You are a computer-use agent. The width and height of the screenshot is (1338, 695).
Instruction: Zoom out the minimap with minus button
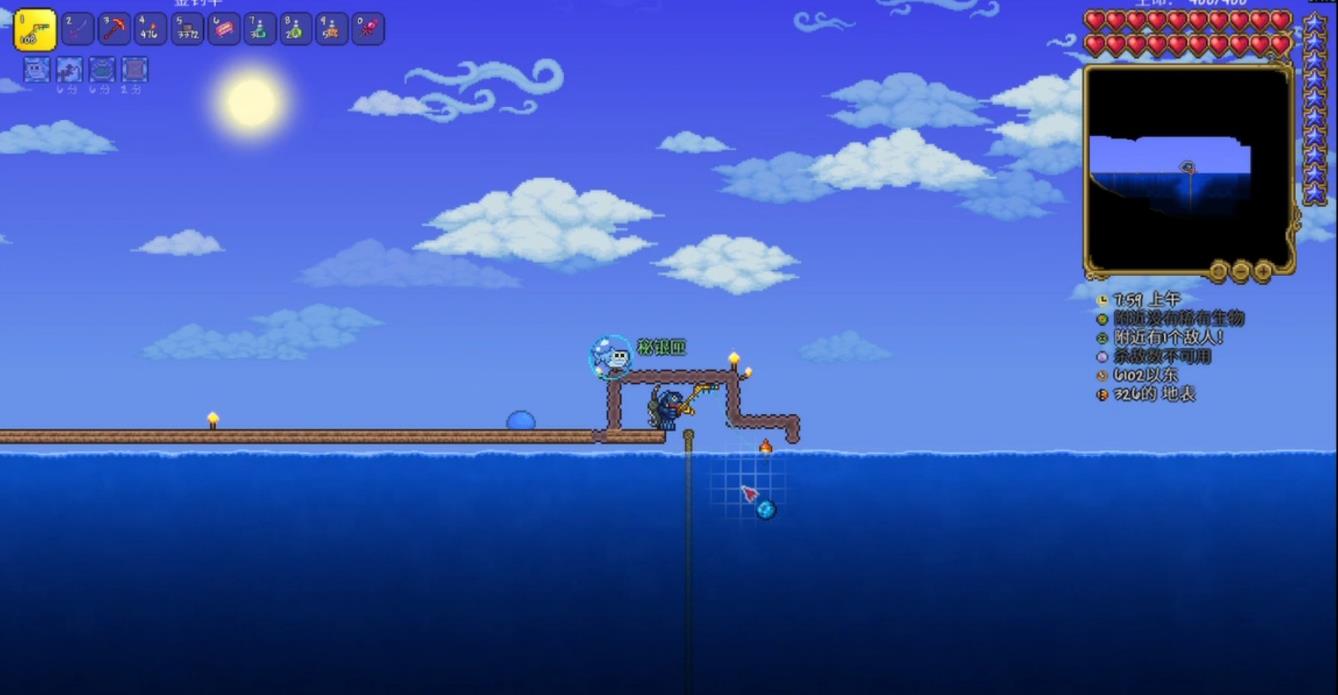(1241, 270)
